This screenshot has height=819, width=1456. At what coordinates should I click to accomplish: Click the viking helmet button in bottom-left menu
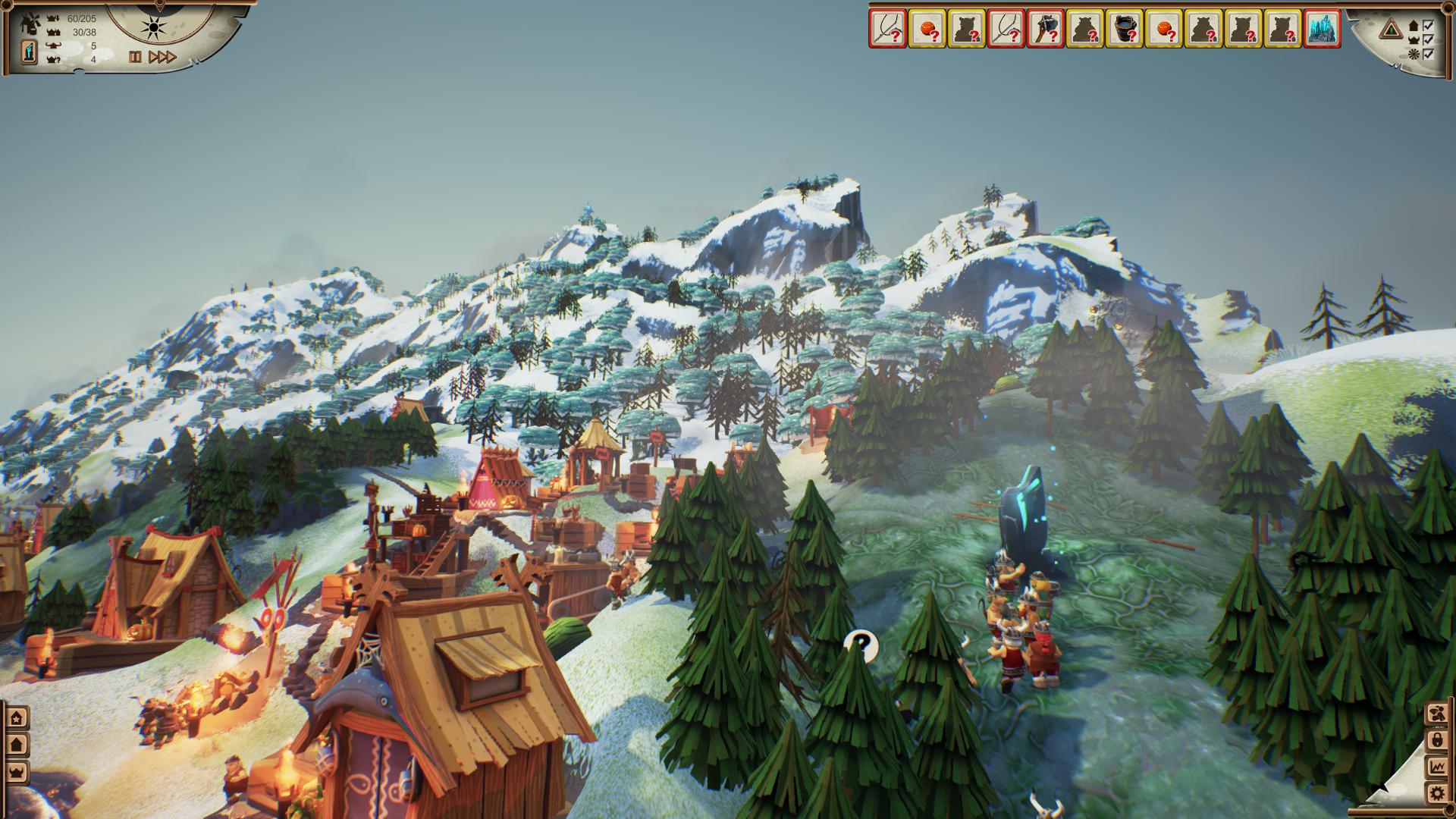click(17, 772)
